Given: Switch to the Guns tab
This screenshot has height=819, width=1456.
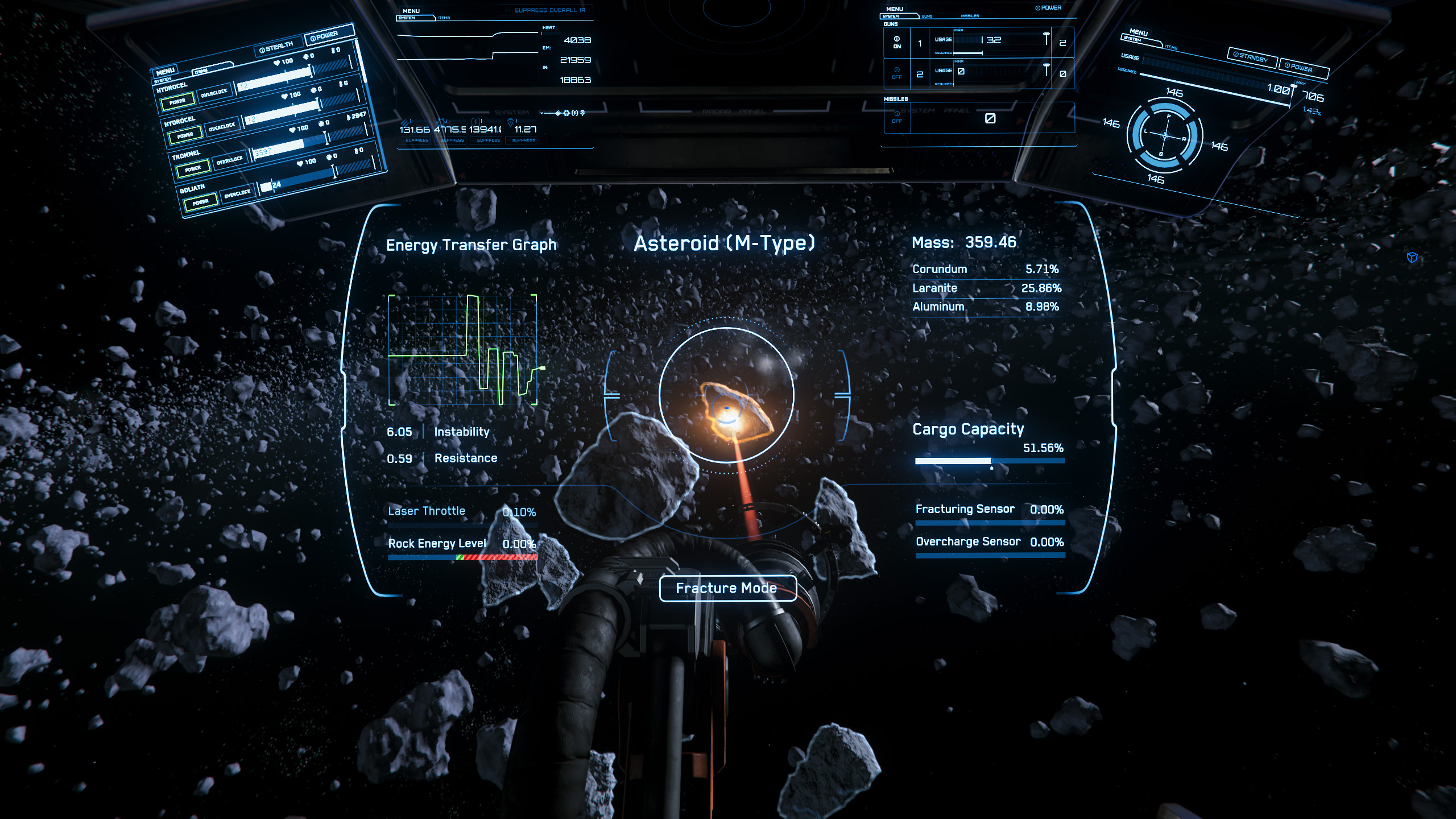Looking at the screenshot, I should coord(927,16).
